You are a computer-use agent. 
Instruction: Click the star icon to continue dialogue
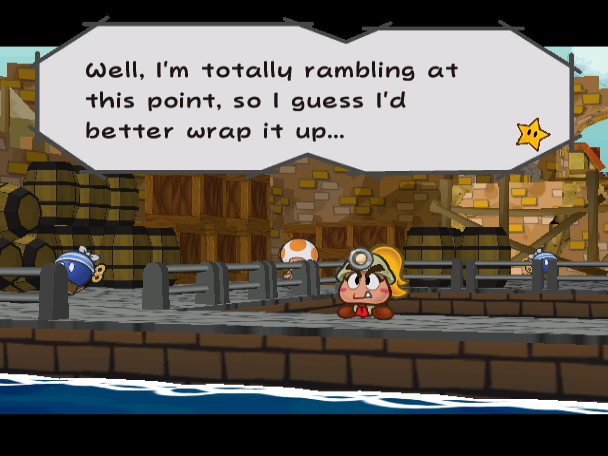531,134
